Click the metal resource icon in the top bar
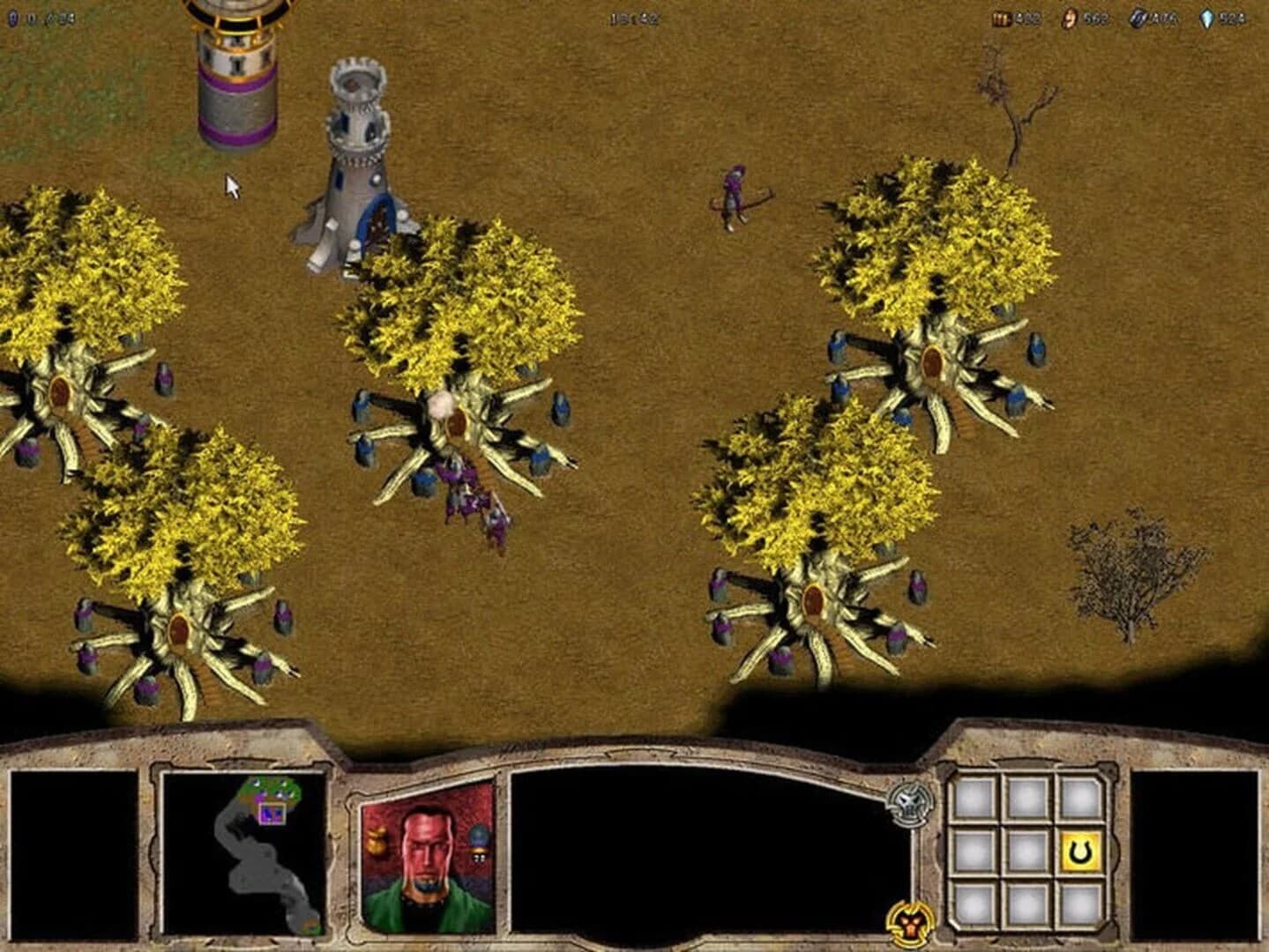 (x=1138, y=17)
